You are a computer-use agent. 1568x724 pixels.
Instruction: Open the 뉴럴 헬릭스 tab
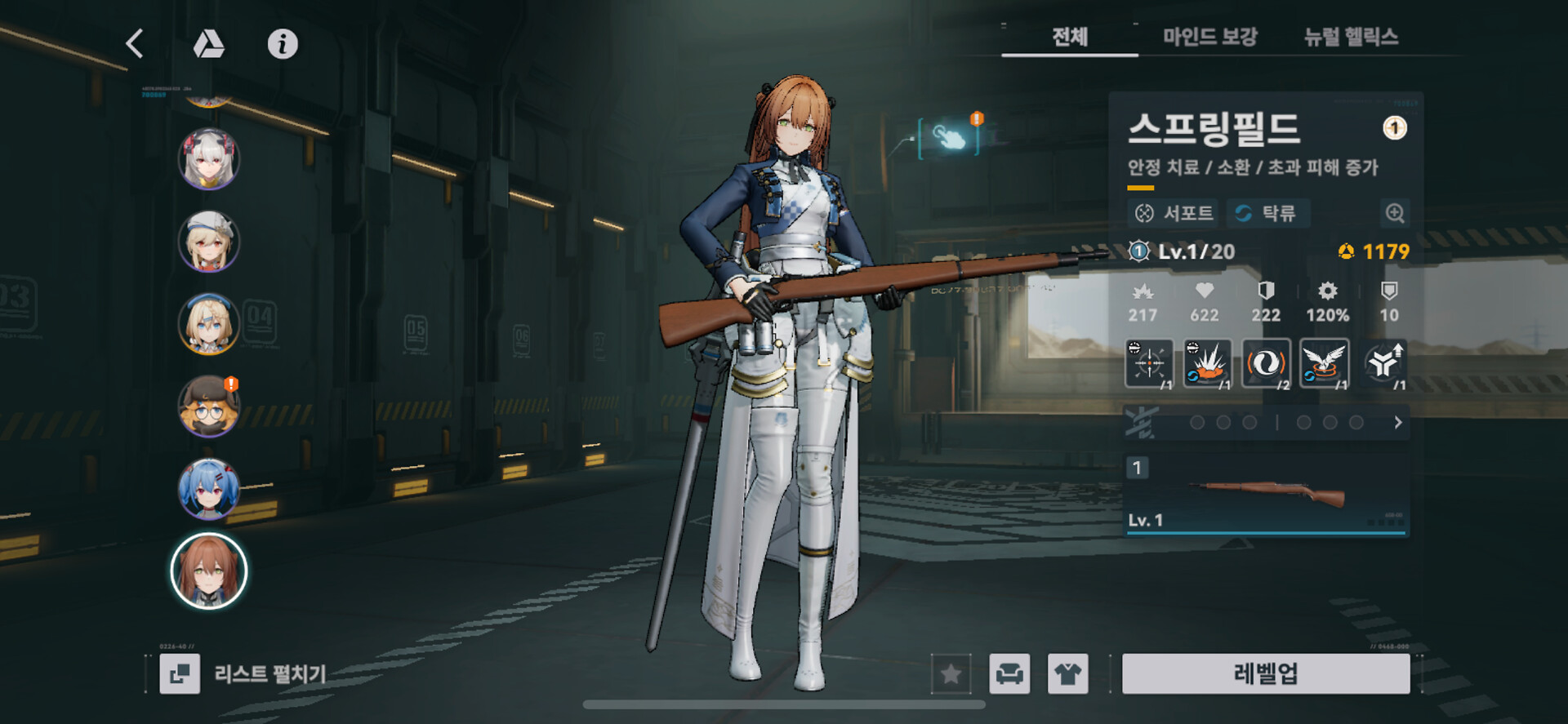(1351, 37)
